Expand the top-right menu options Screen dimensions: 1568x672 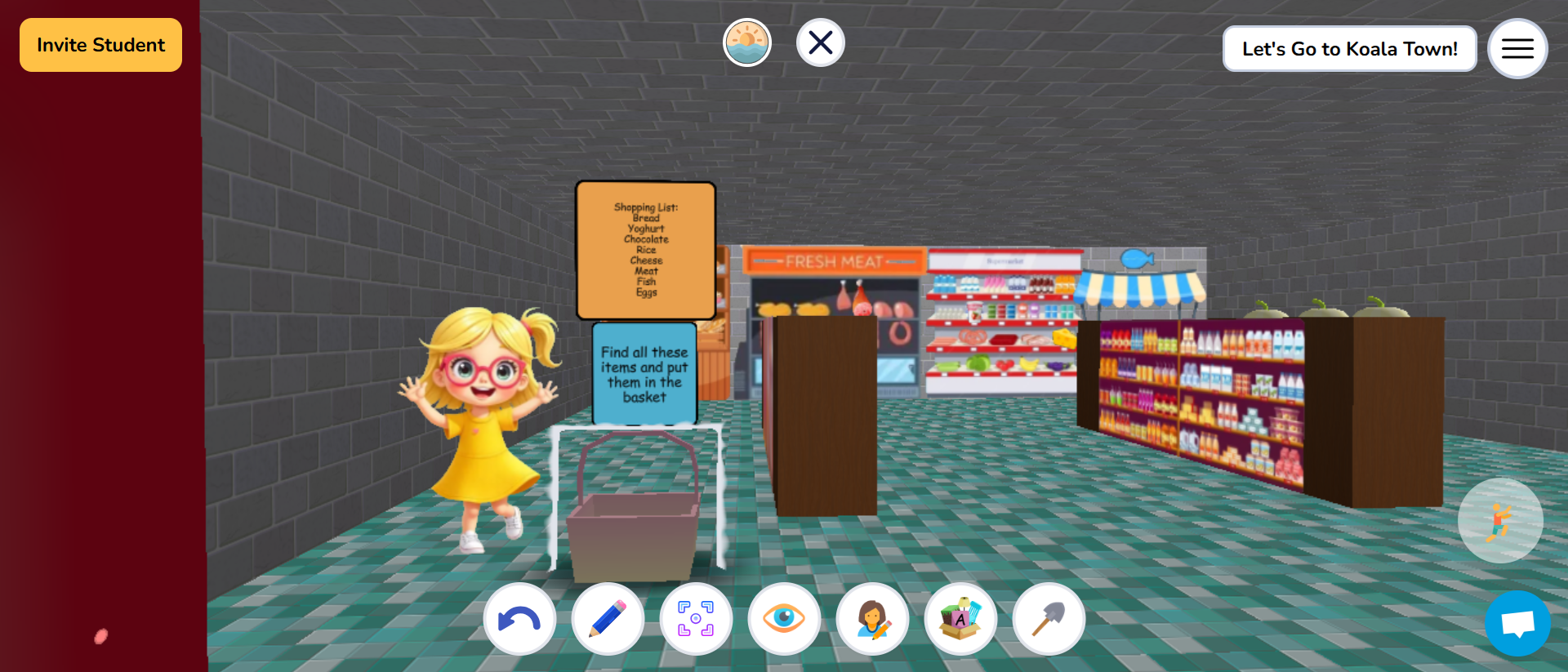pos(1517,48)
